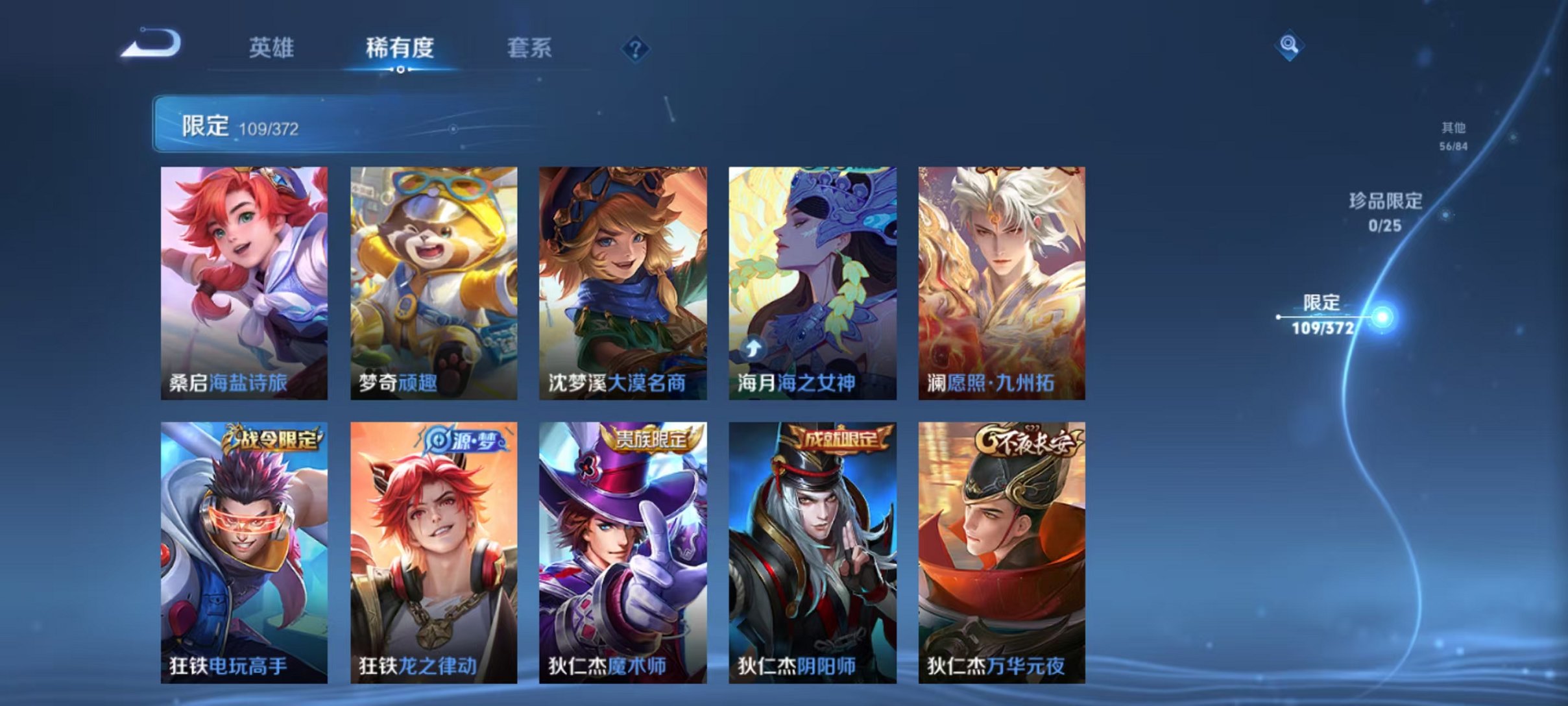This screenshot has width=1568, height=706.
Task: Switch to the 套系 tab
Action: (x=530, y=48)
